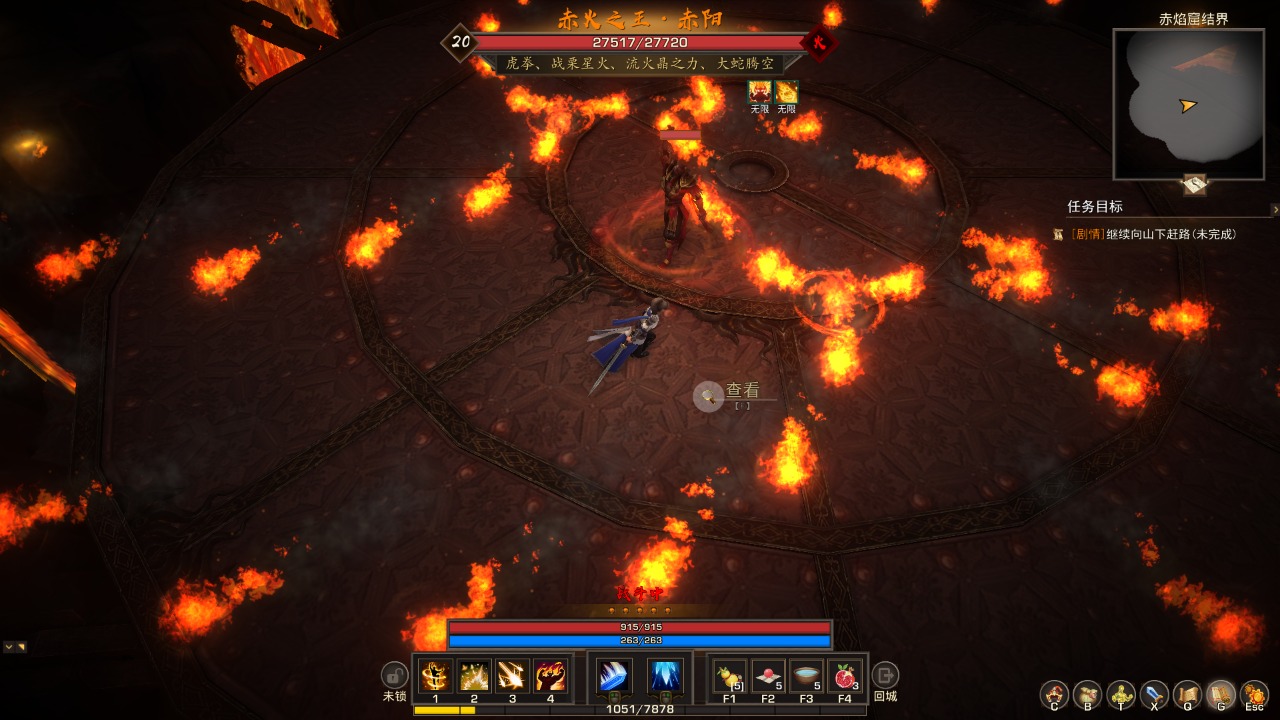Use the gourd item in slot F1
The image size is (1280, 720).
pos(729,677)
